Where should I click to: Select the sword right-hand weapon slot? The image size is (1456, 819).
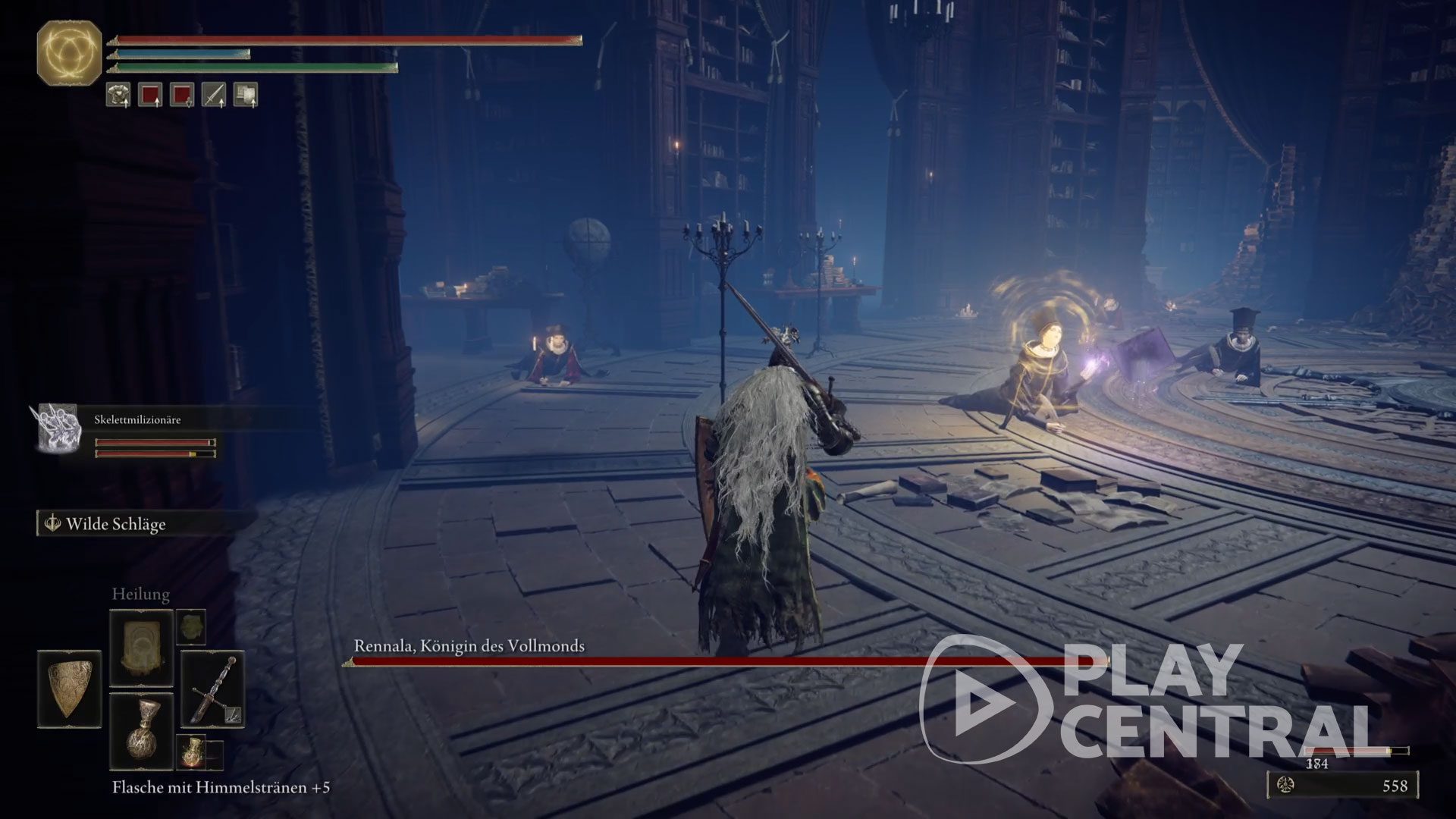[213, 689]
